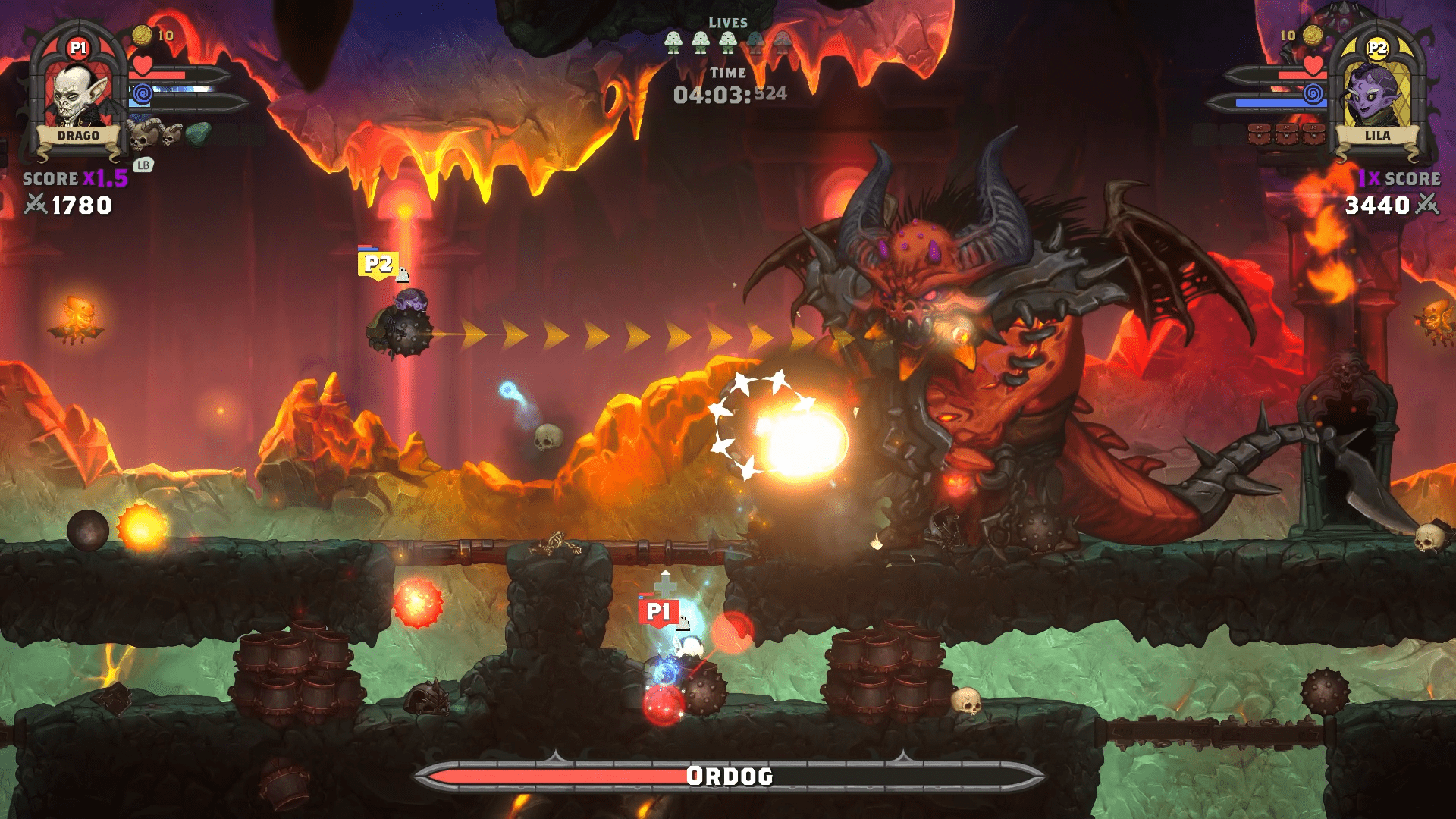Select the green stone item

199,133
